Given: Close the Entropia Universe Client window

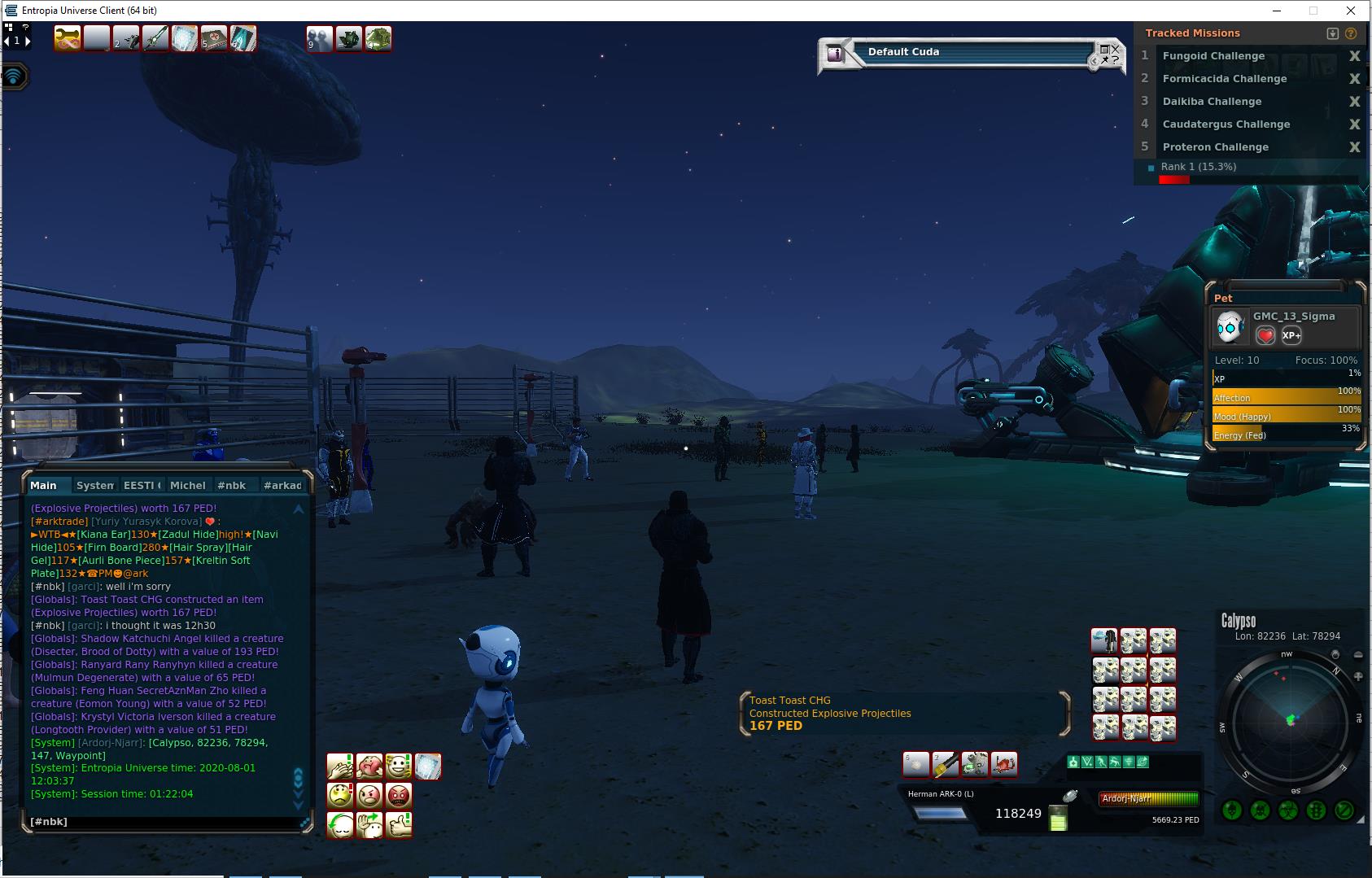Looking at the screenshot, I should click(1351, 11).
